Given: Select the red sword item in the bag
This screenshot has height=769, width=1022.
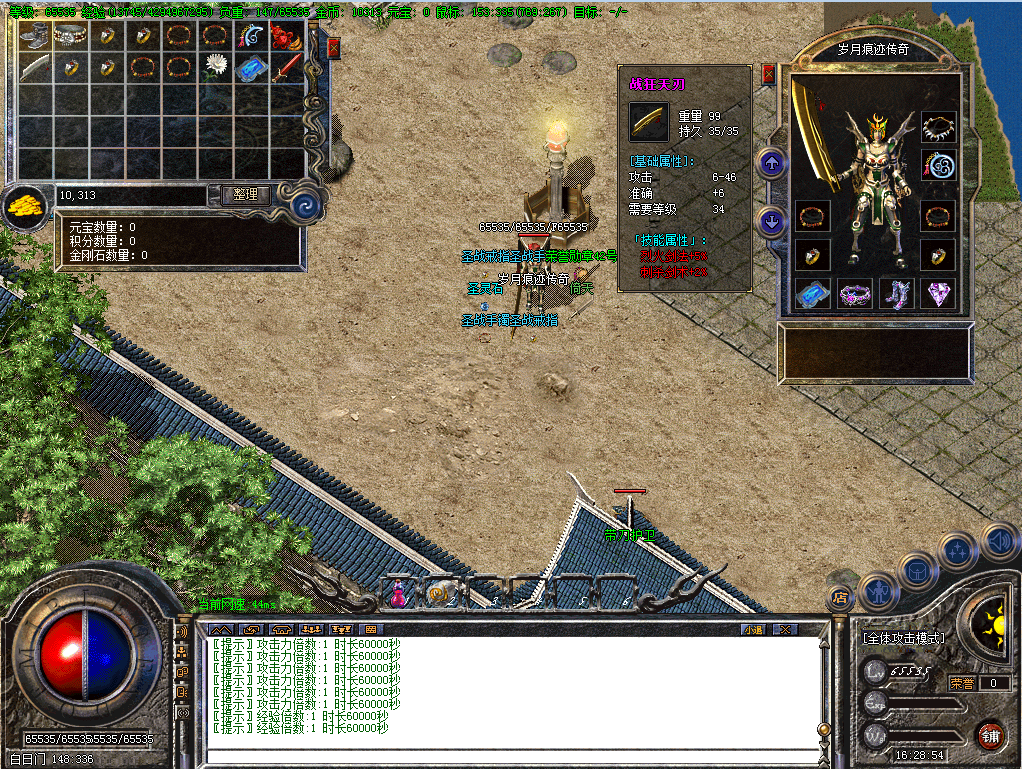Looking at the screenshot, I should [x=286, y=68].
